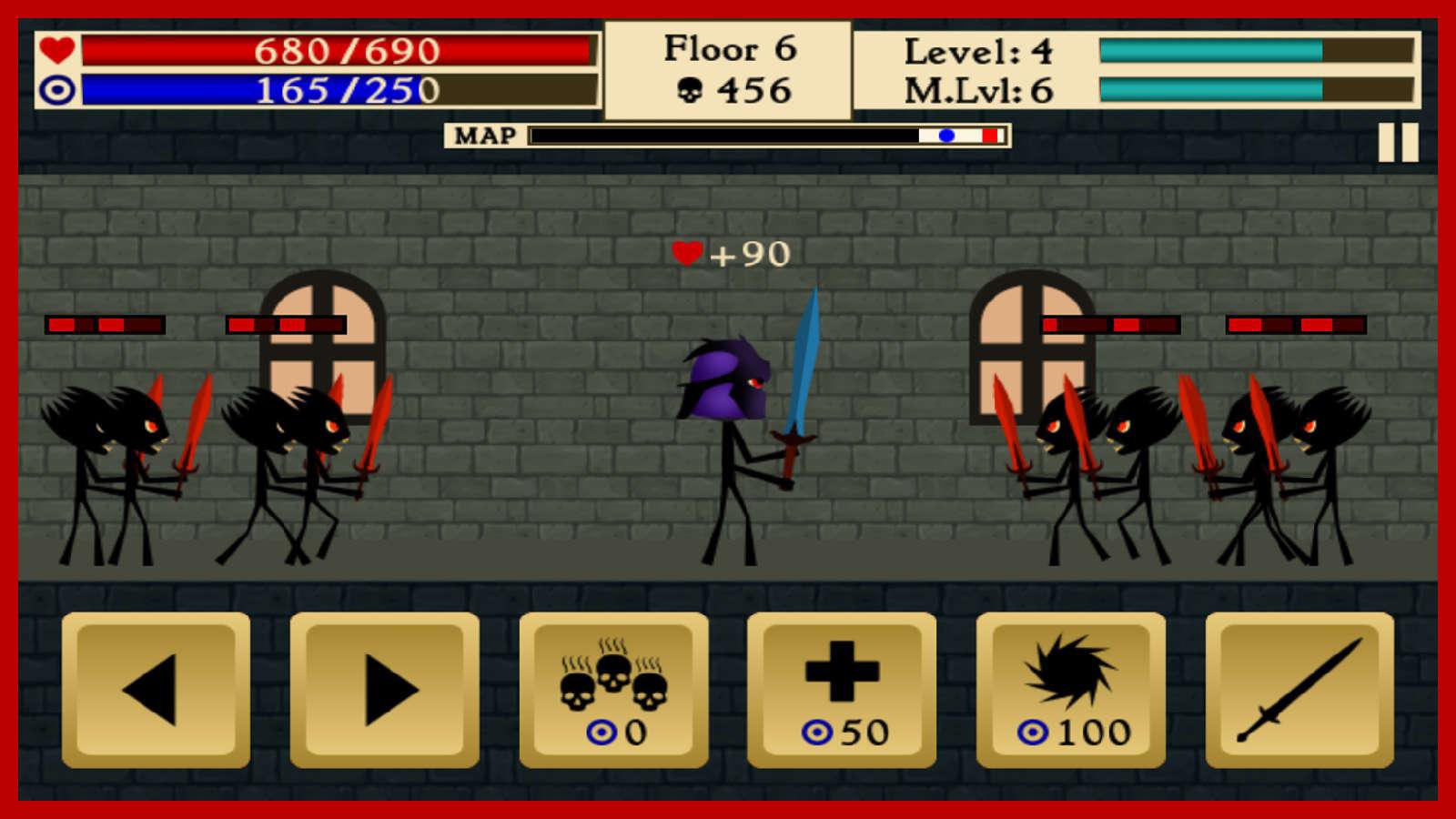
Task: Tap the heart icon beside the health bar
Action: 56,51
